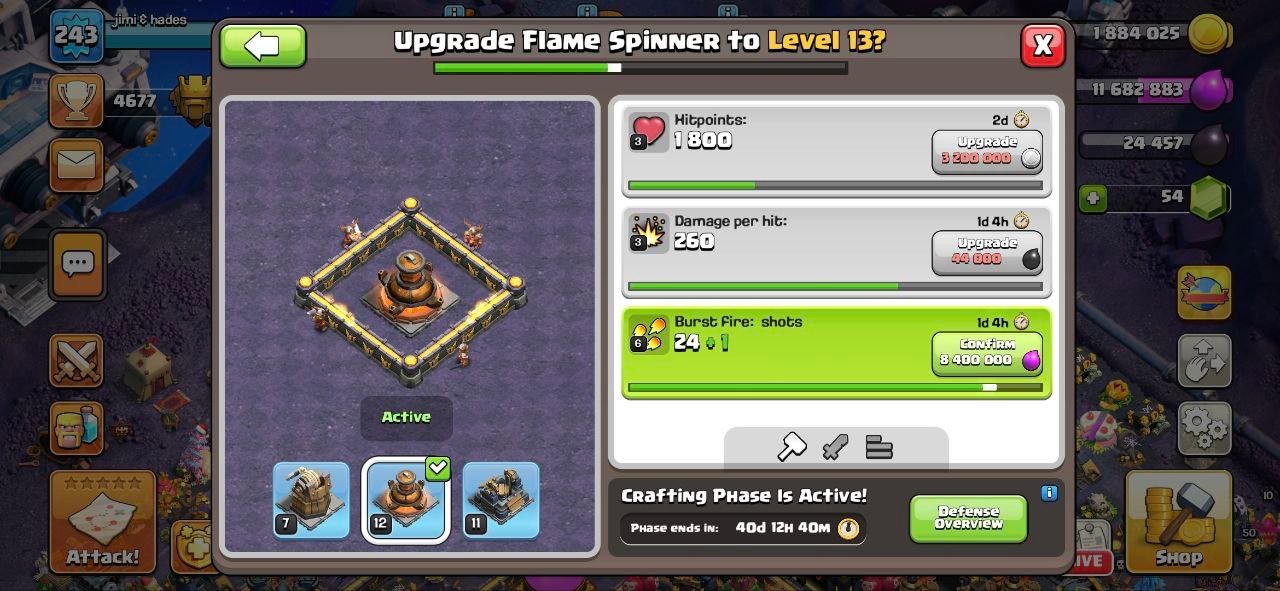Select the level 7 crafted defense thumbnail
The width and height of the screenshot is (1280, 591).
click(x=311, y=500)
